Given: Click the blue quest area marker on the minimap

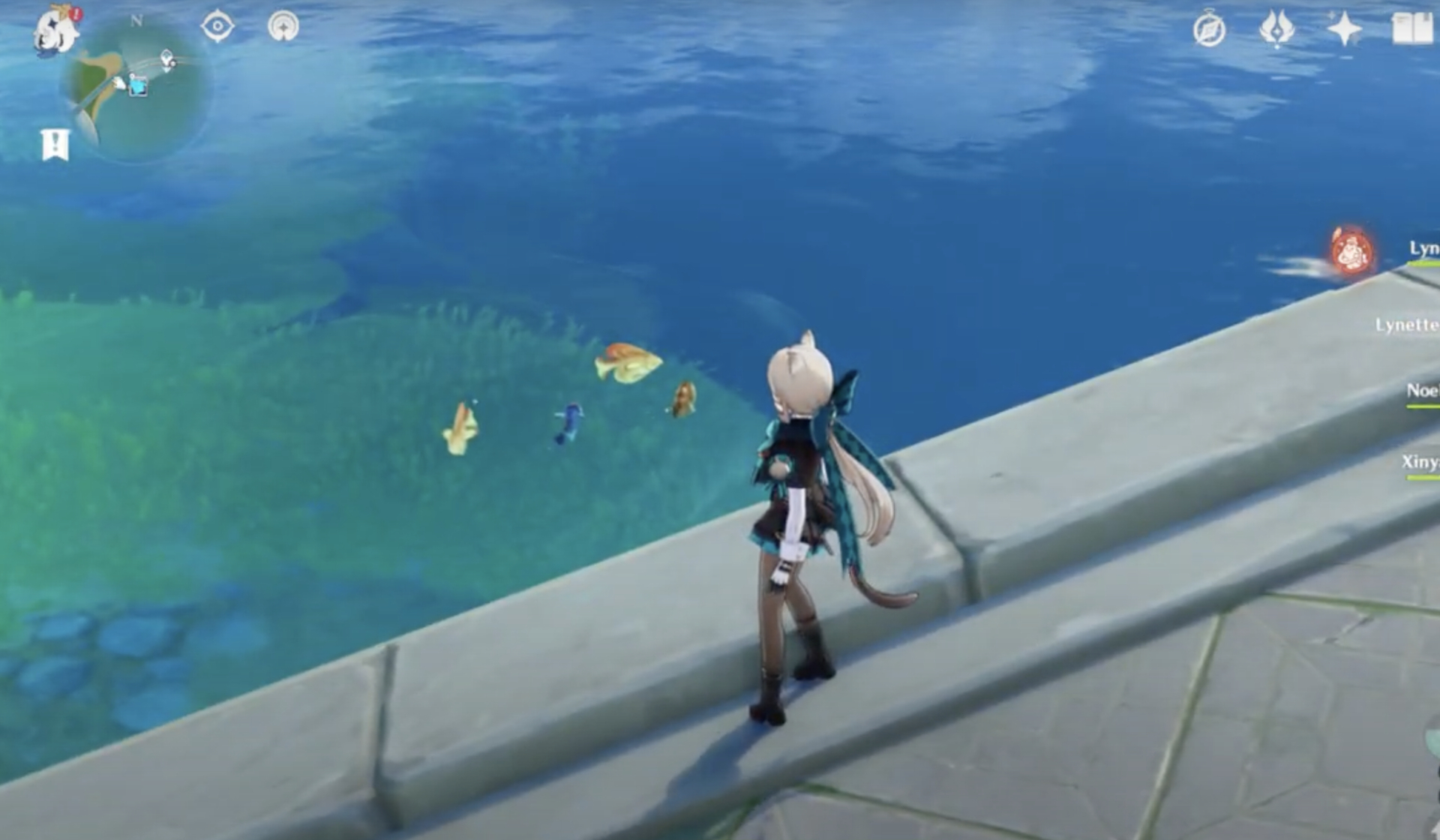Looking at the screenshot, I should (x=137, y=86).
